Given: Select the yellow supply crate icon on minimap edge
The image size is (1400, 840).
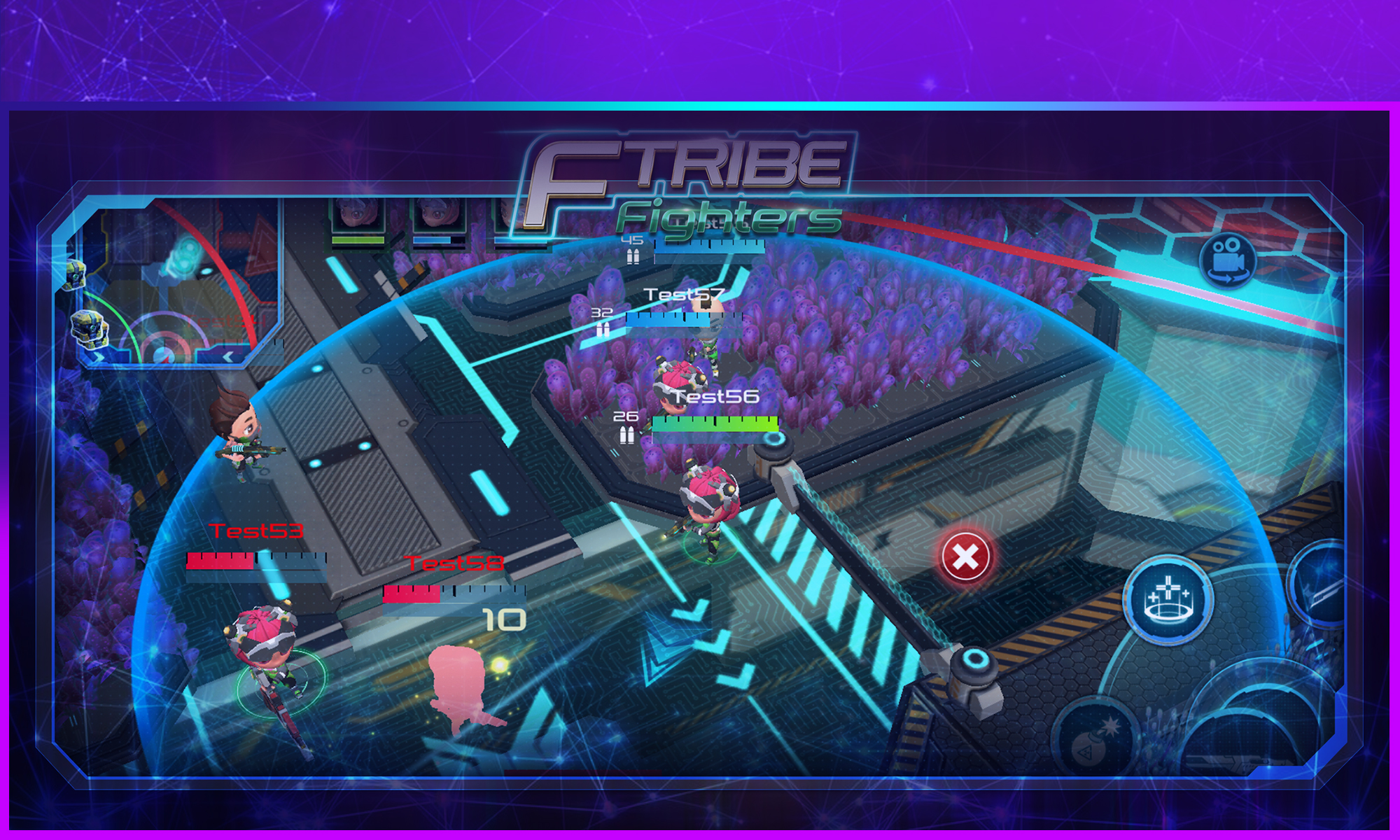Looking at the screenshot, I should tap(75, 276).
